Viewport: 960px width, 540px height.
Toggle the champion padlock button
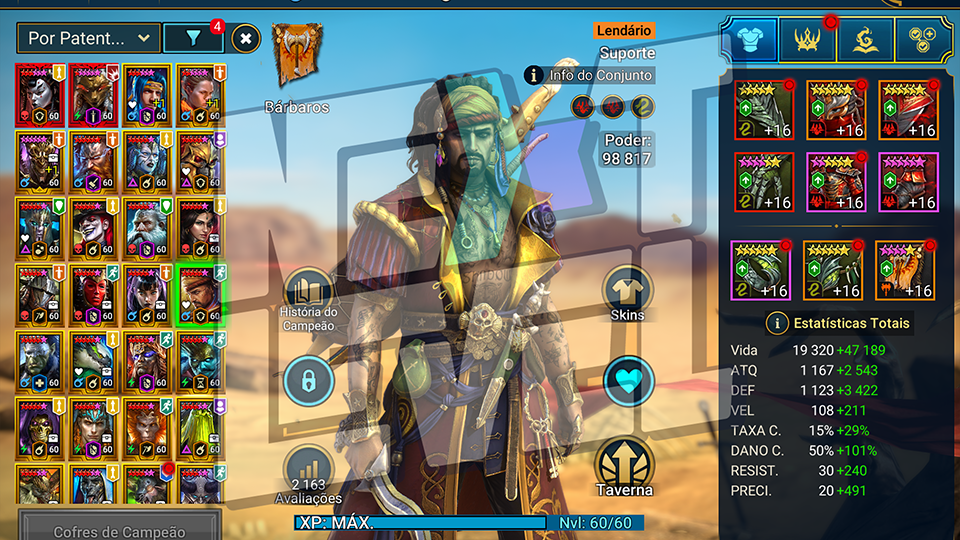309,381
